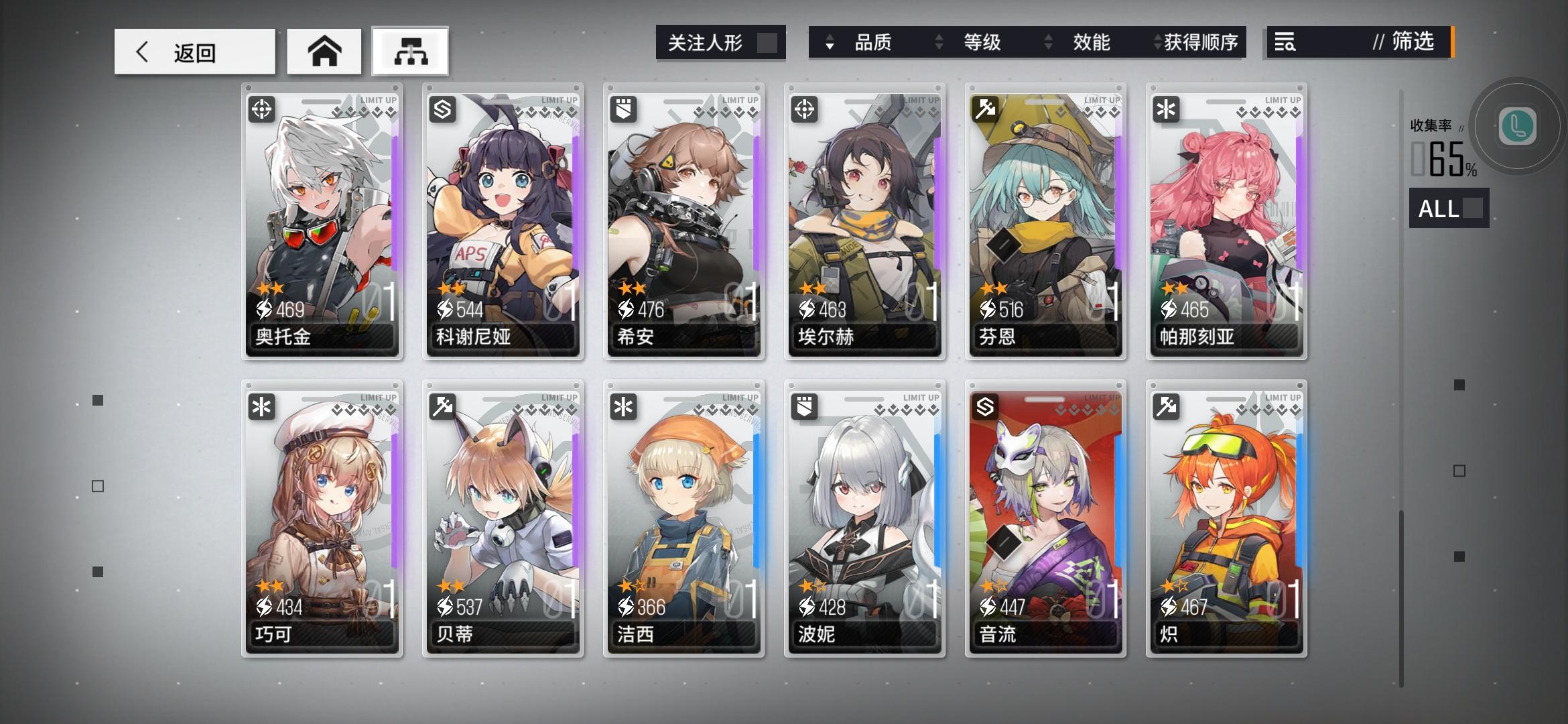Viewport: 1568px width, 724px height.
Task: Click the formation/network icon beside home
Action: click(409, 50)
